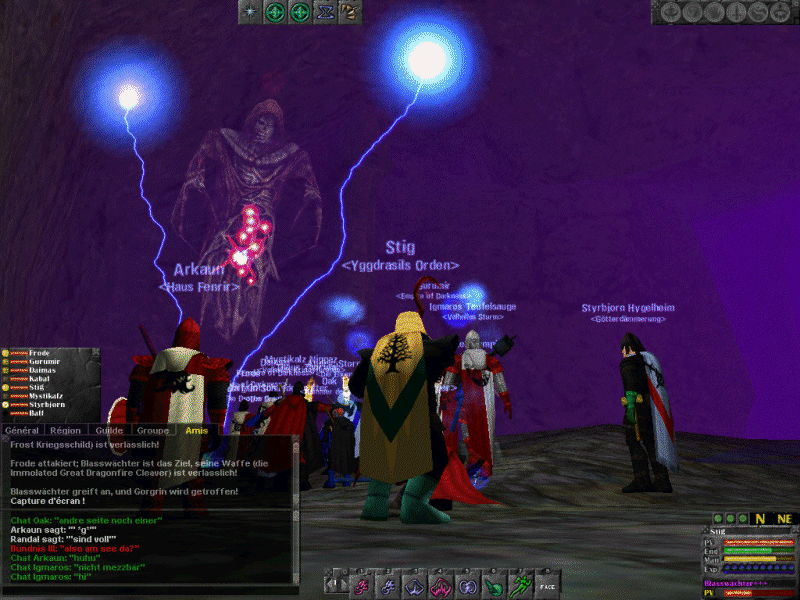
Task: Activate the hourglass icon in the top bar
Action: 324,11
